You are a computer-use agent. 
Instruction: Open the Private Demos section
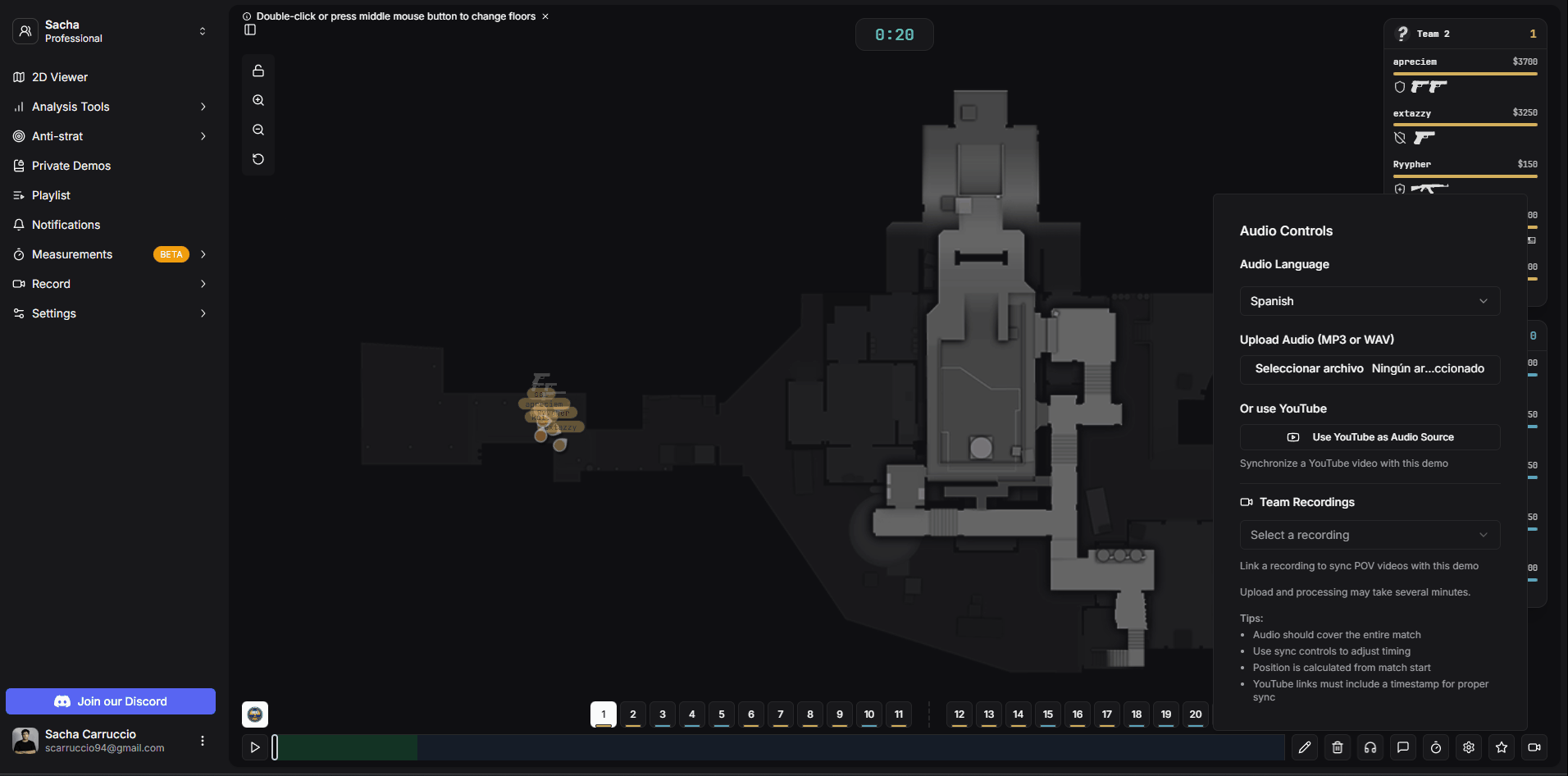pos(71,166)
